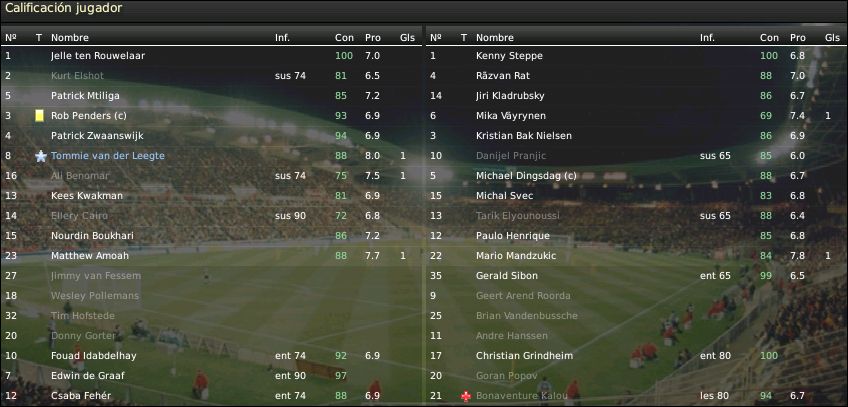Select Gerald Sibon in the list

(x=507, y=276)
